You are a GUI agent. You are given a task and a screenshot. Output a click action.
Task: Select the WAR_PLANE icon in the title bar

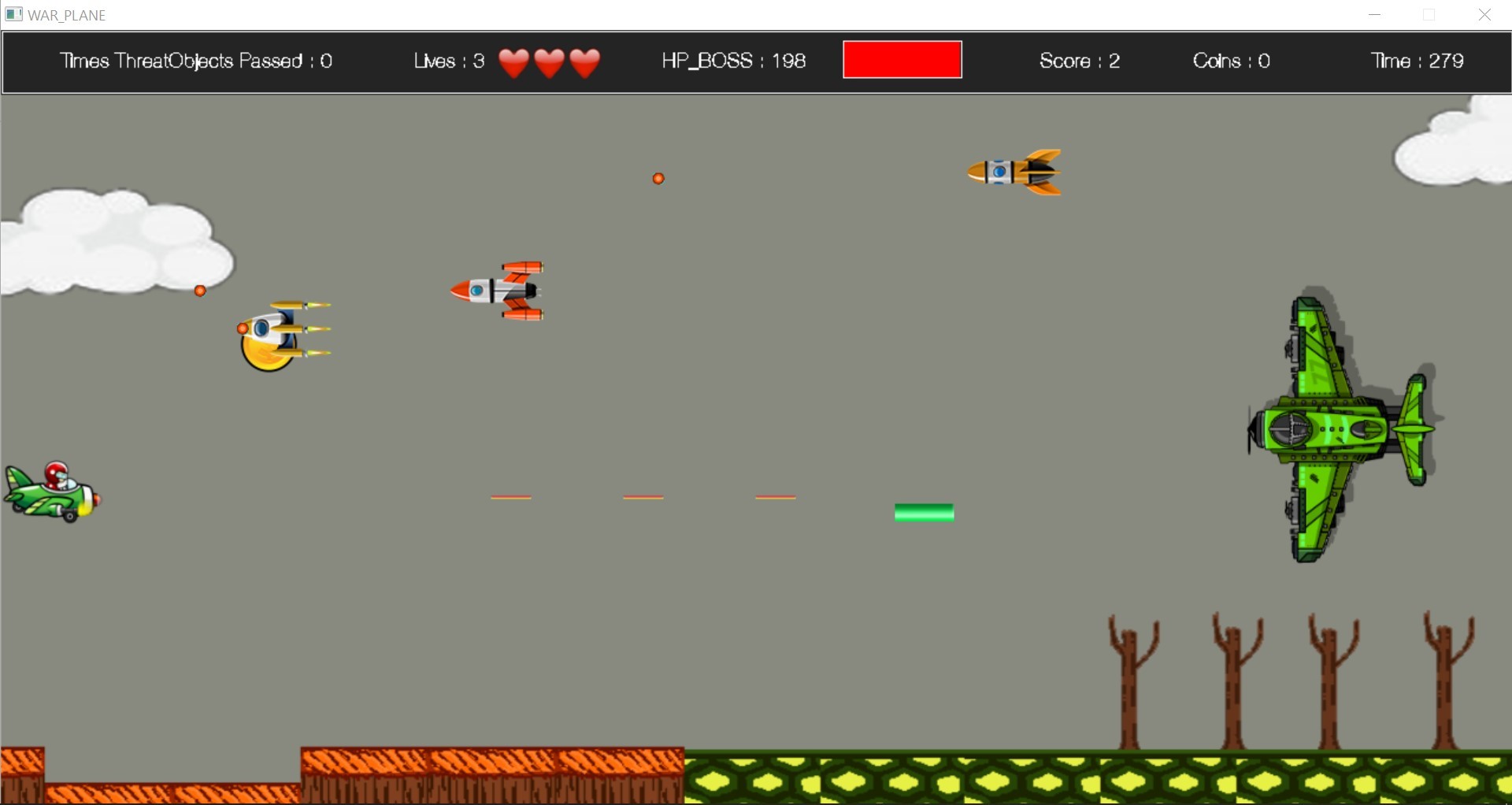coord(14,14)
